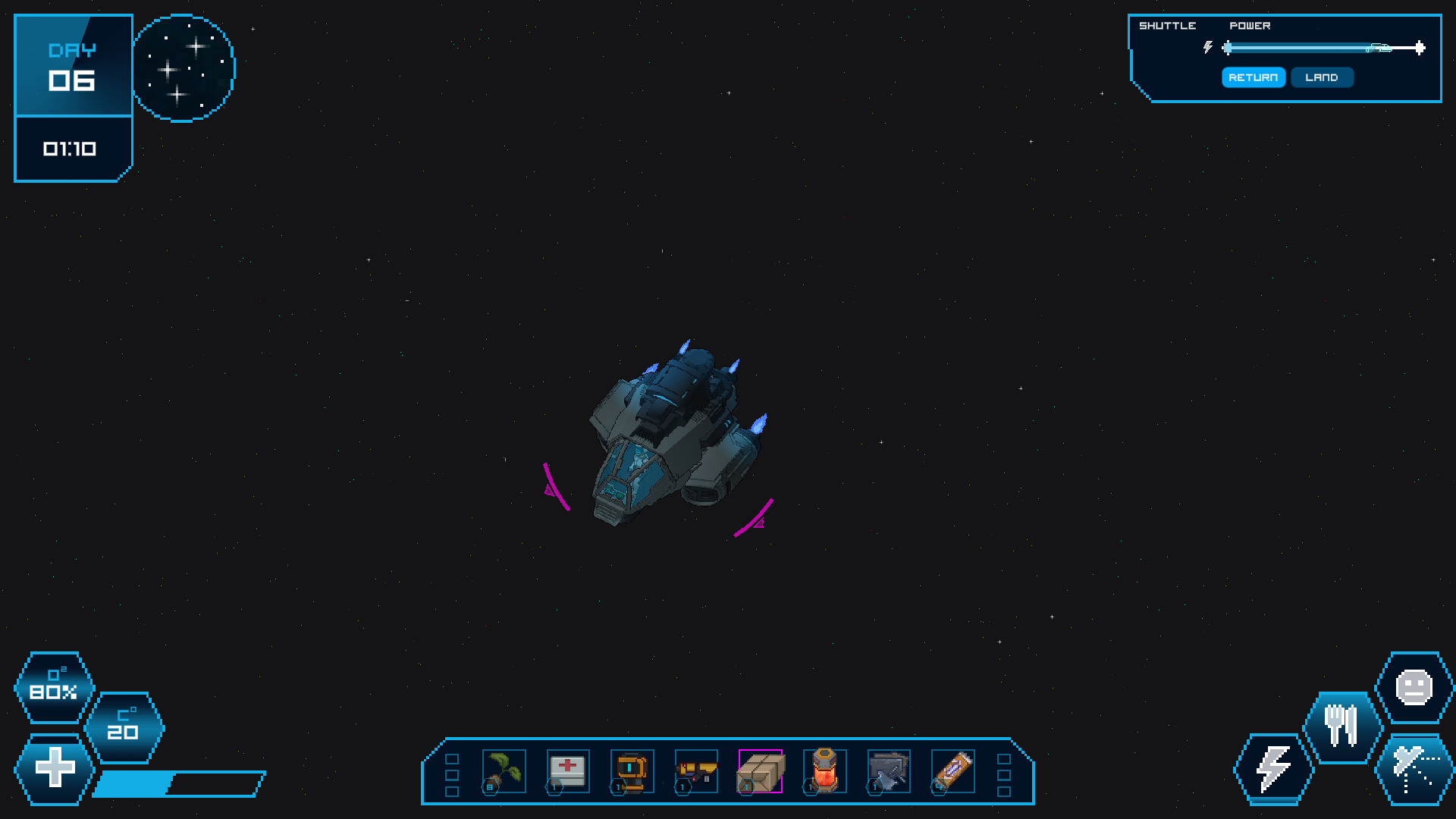The width and height of the screenshot is (1456, 819).
Task: Select the medkit item
Action: (567, 770)
